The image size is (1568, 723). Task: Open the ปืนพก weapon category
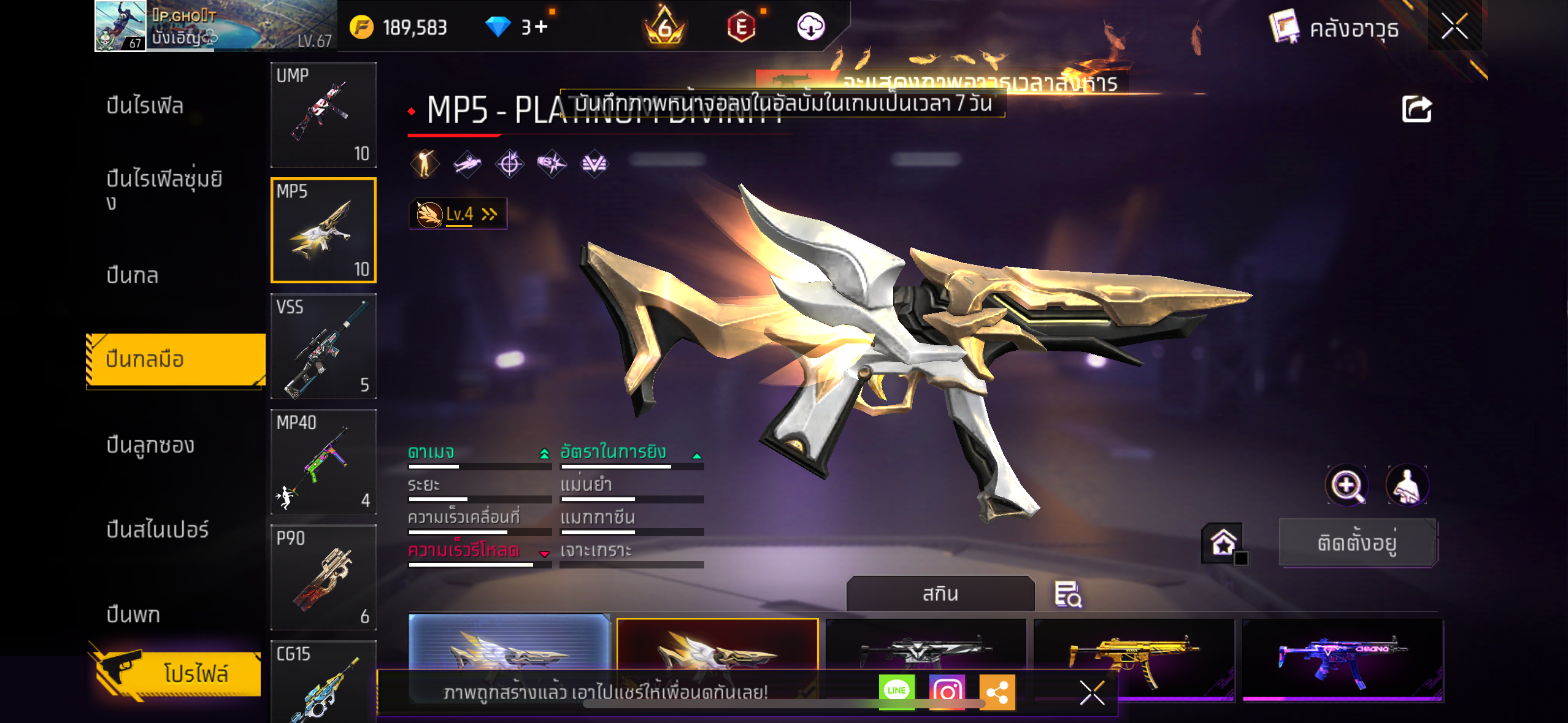pyautogui.click(x=133, y=614)
